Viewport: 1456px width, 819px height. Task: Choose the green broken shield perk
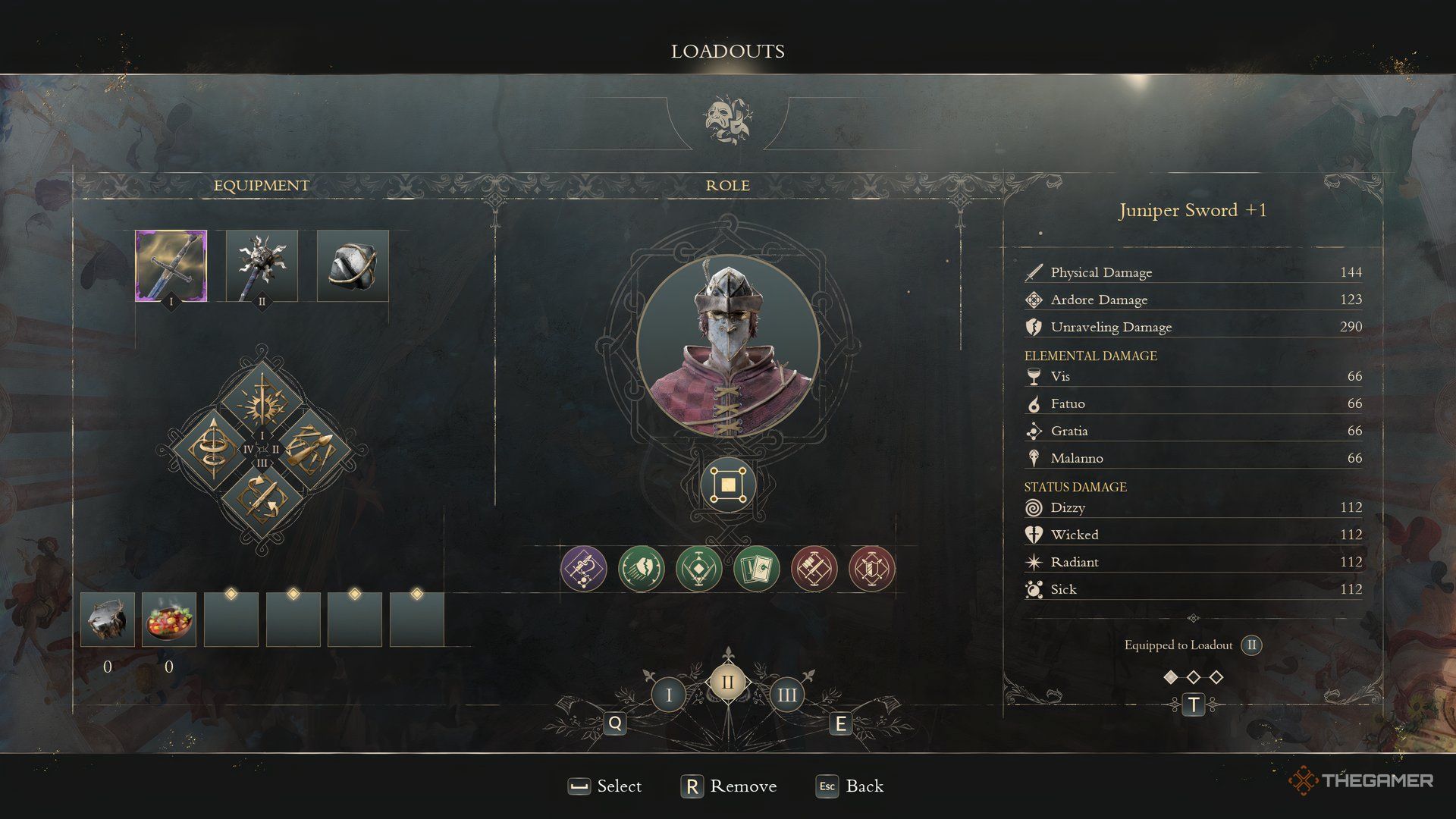click(641, 568)
